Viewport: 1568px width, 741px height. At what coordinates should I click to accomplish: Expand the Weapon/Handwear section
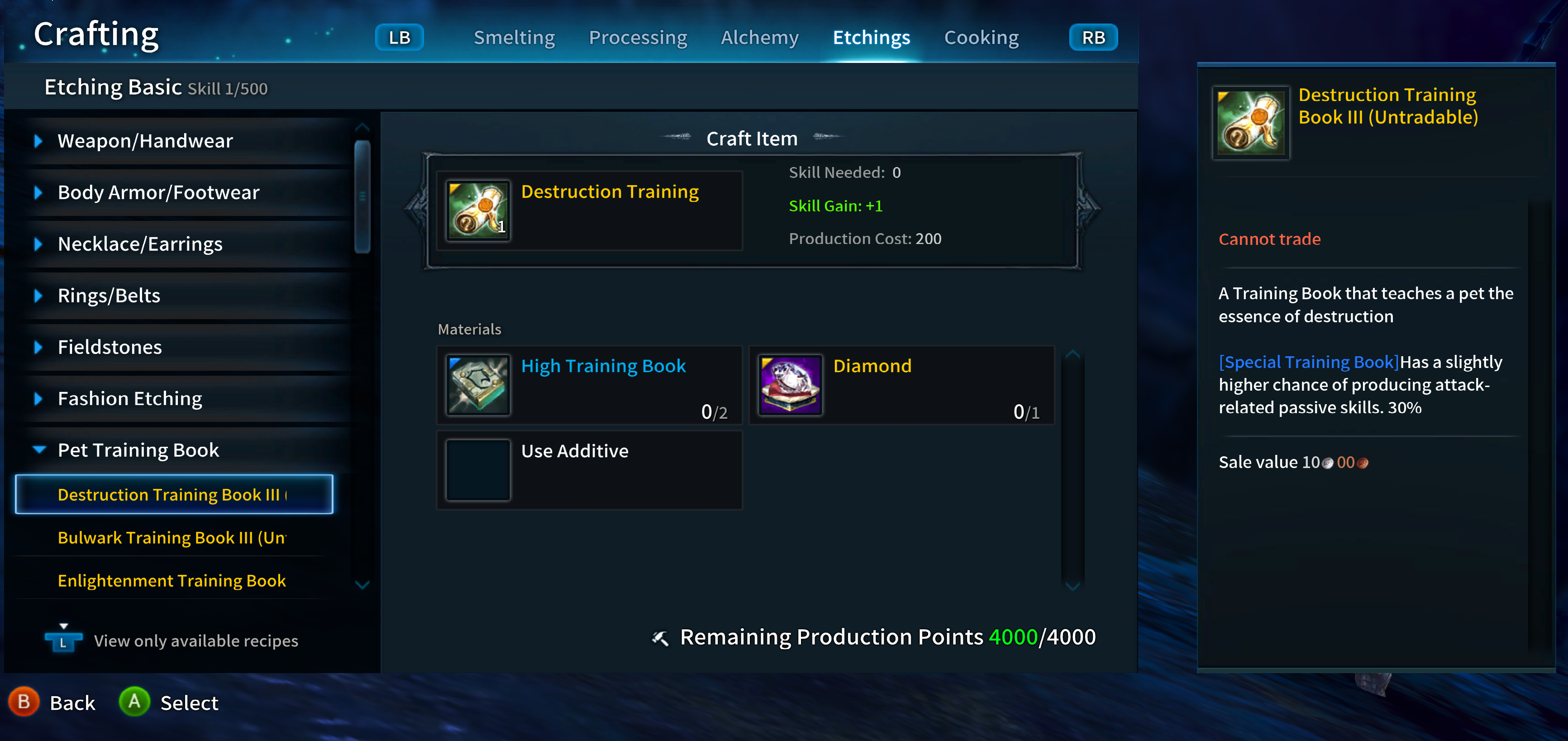(39, 140)
